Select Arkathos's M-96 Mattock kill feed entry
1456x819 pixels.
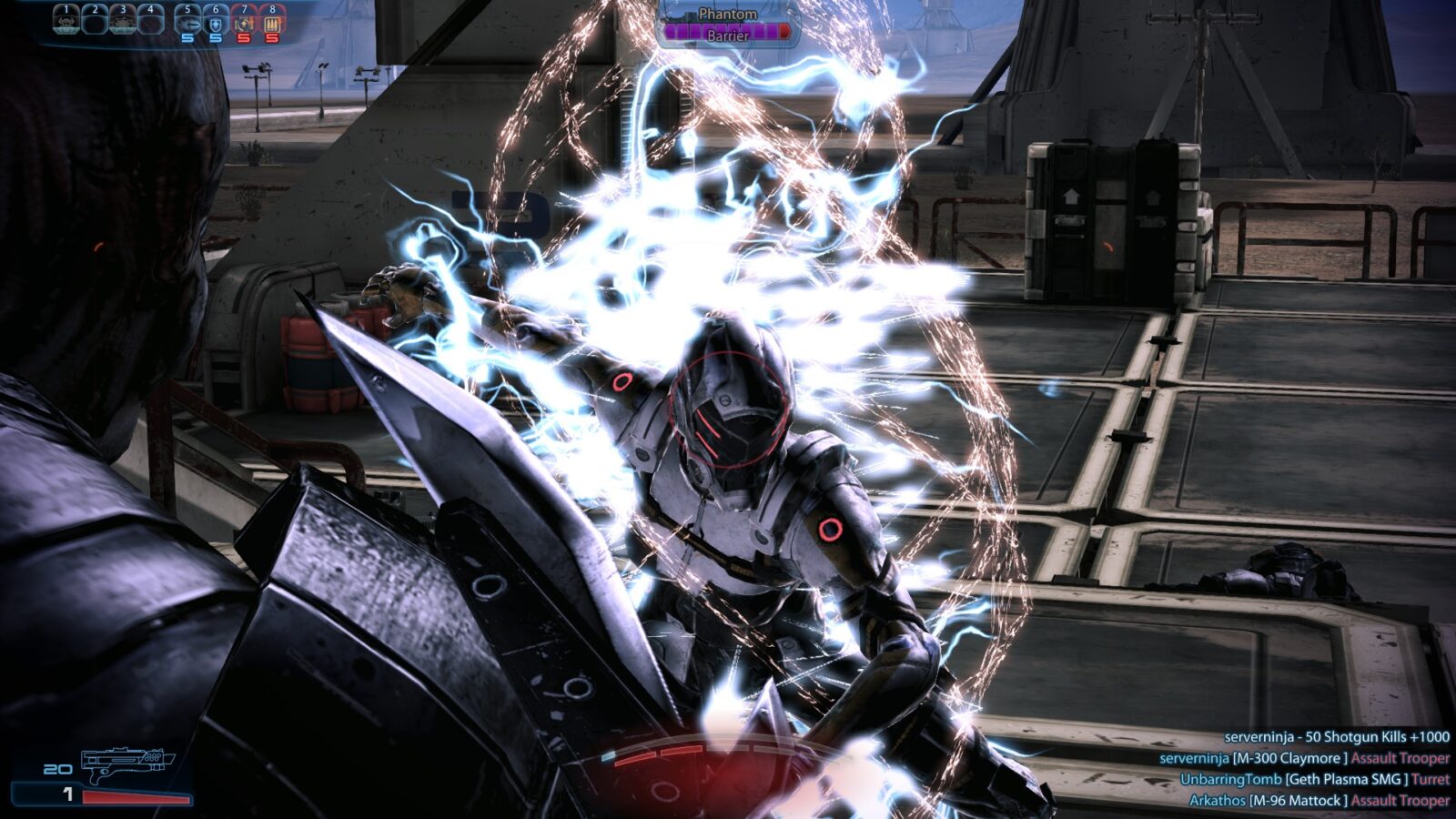pos(1319,801)
